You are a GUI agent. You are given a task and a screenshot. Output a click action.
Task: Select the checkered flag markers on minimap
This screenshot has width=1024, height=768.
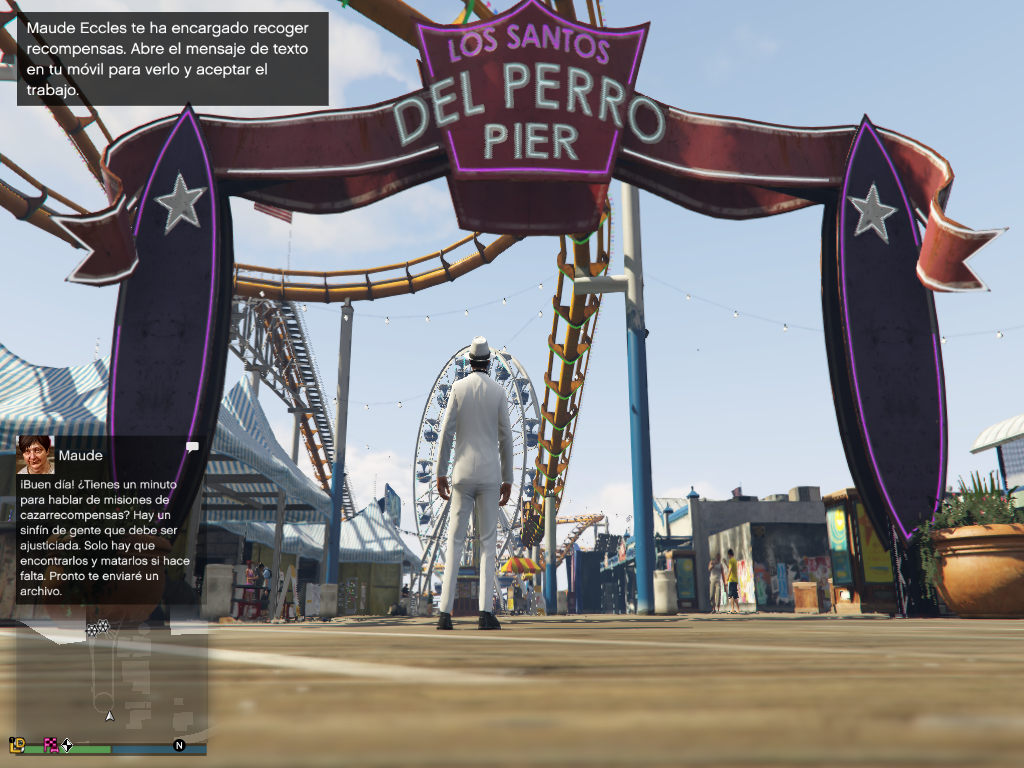tap(98, 627)
